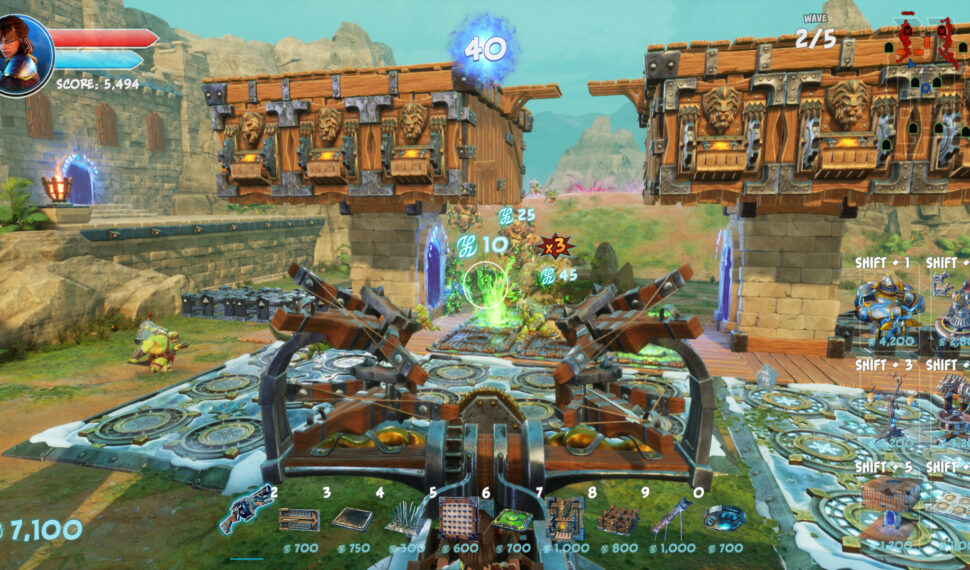Select the wooden crate trap under Shift+5

889,502
